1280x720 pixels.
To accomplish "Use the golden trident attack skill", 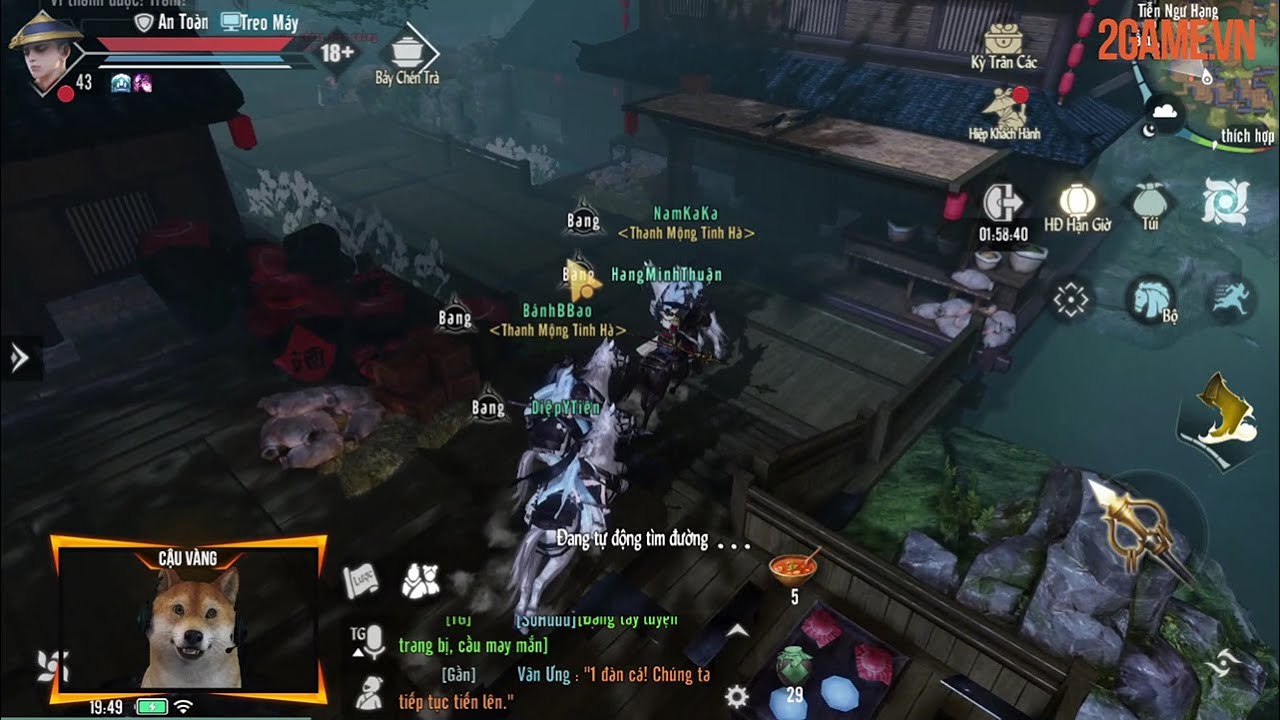I will click(1137, 527).
